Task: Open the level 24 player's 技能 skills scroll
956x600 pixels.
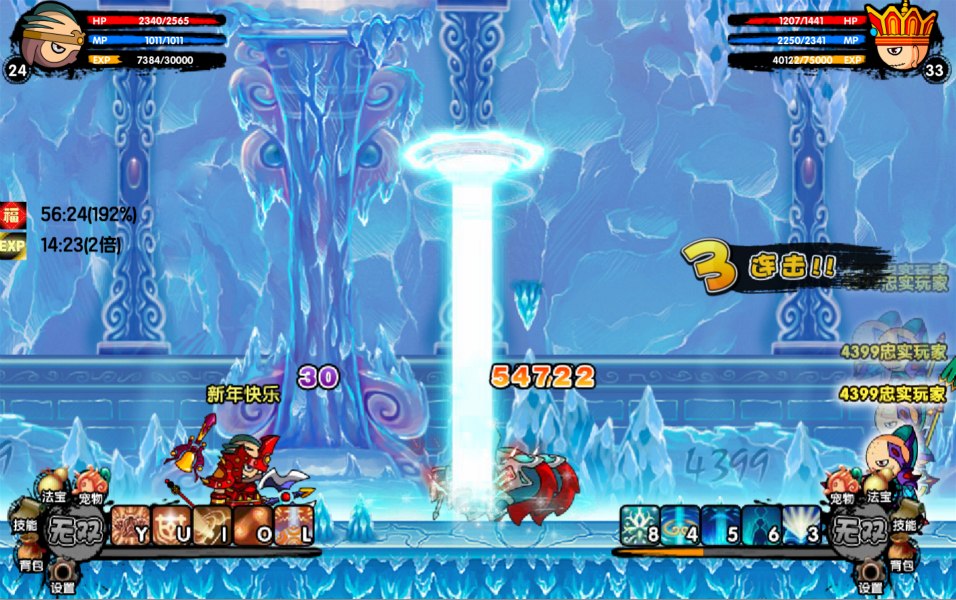Action: (x=24, y=524)
